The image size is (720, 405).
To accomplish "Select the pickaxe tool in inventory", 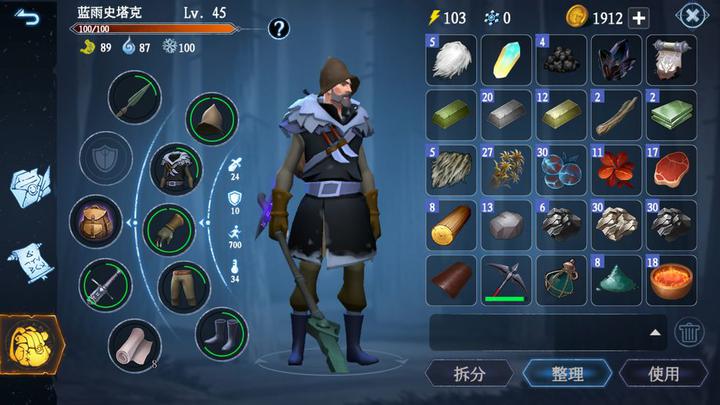I will [x=506, y=279].
